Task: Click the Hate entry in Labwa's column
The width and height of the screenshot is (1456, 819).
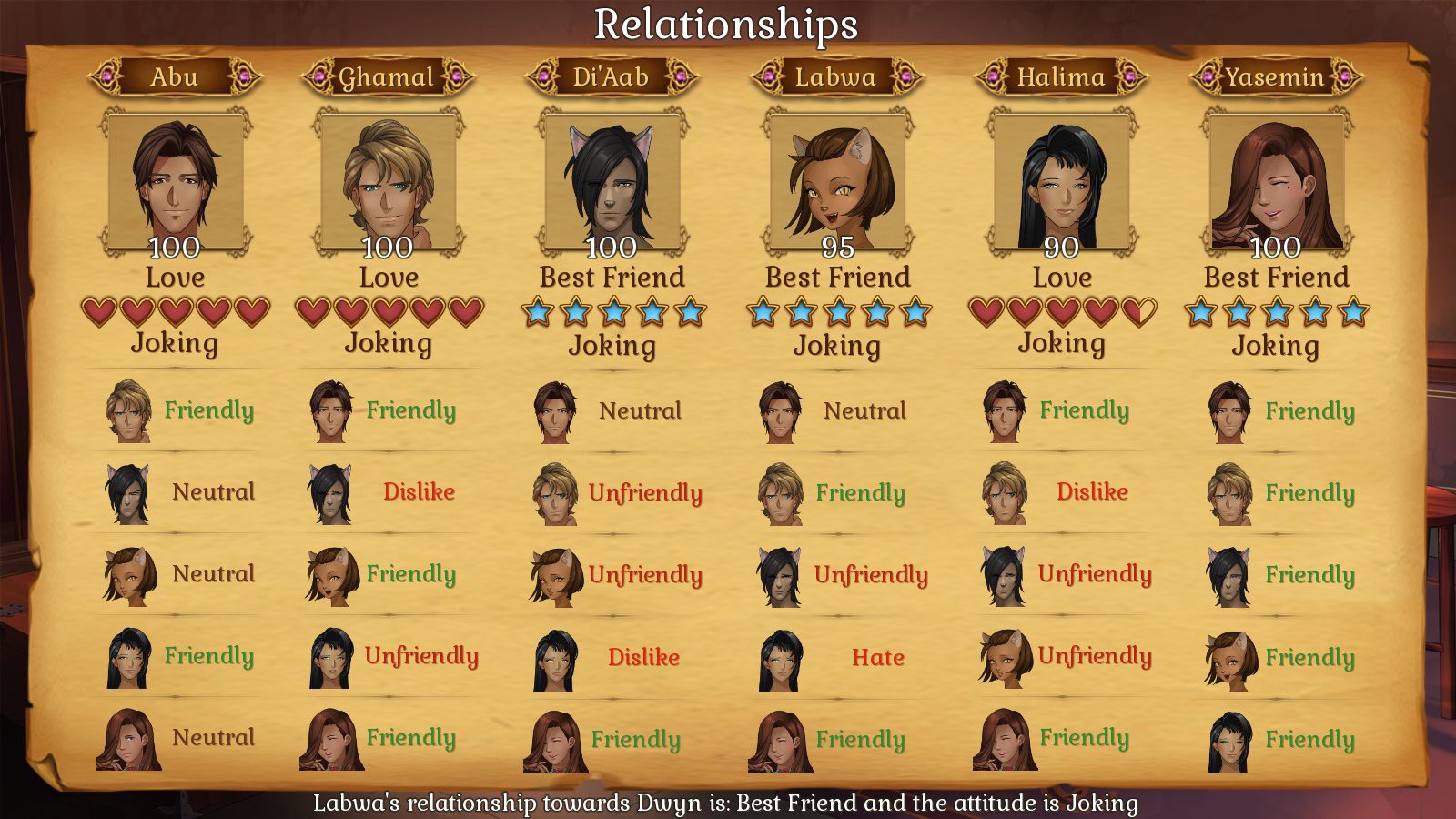Action: (877, 657)
